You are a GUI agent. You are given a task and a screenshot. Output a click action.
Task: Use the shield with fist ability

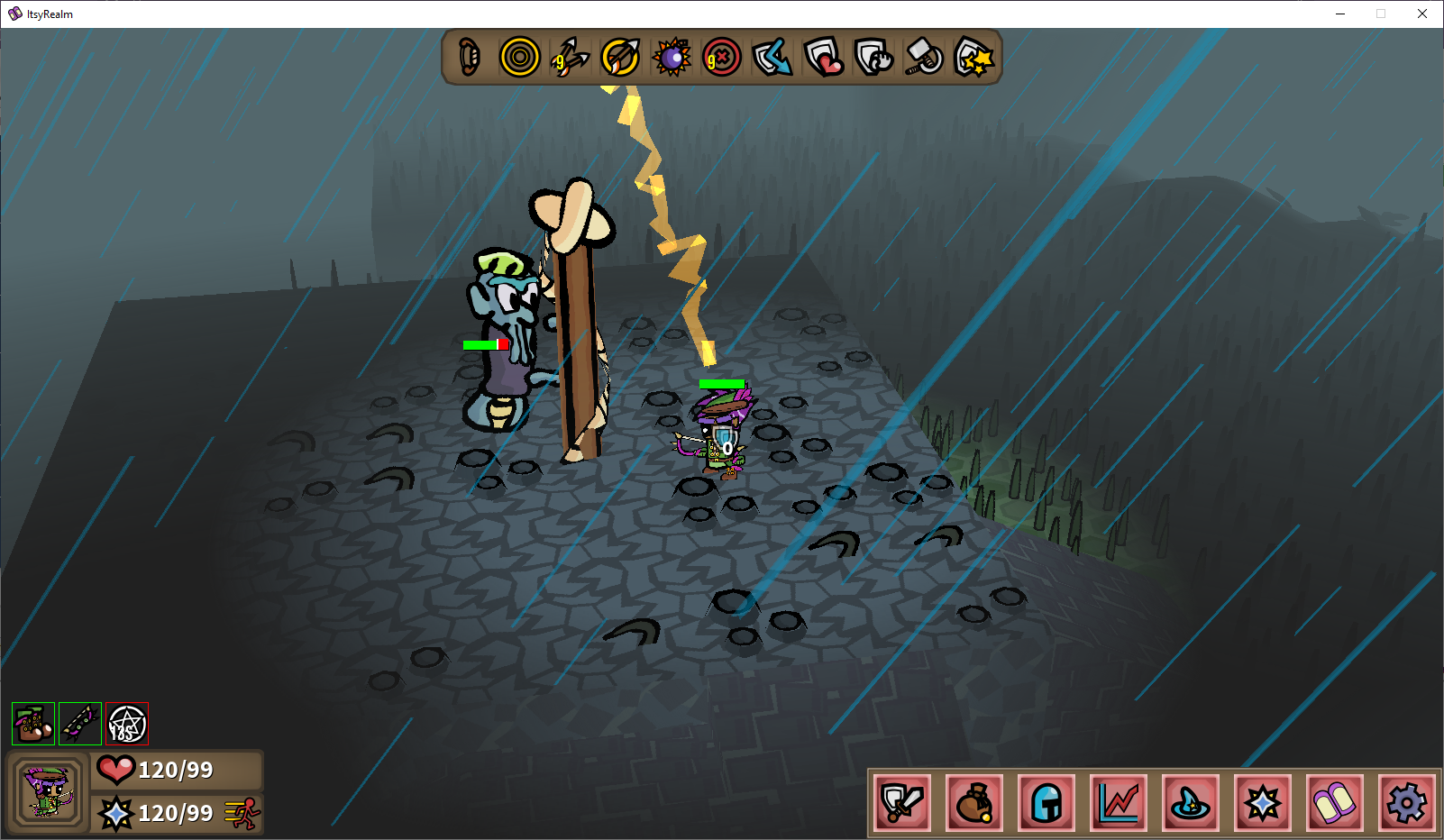point(873,58)
